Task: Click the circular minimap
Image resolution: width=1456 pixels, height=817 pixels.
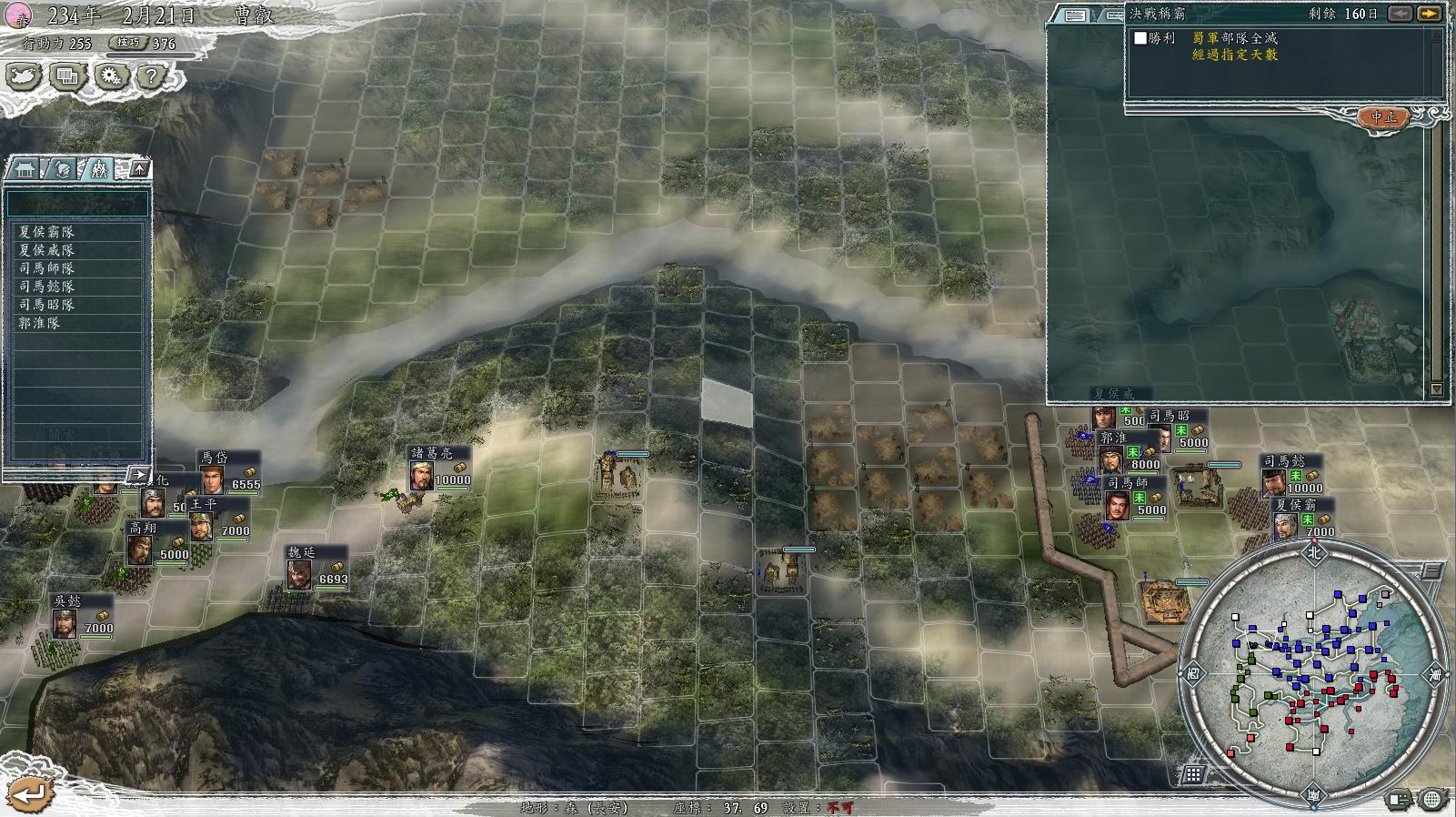Action: (1313, 671)
